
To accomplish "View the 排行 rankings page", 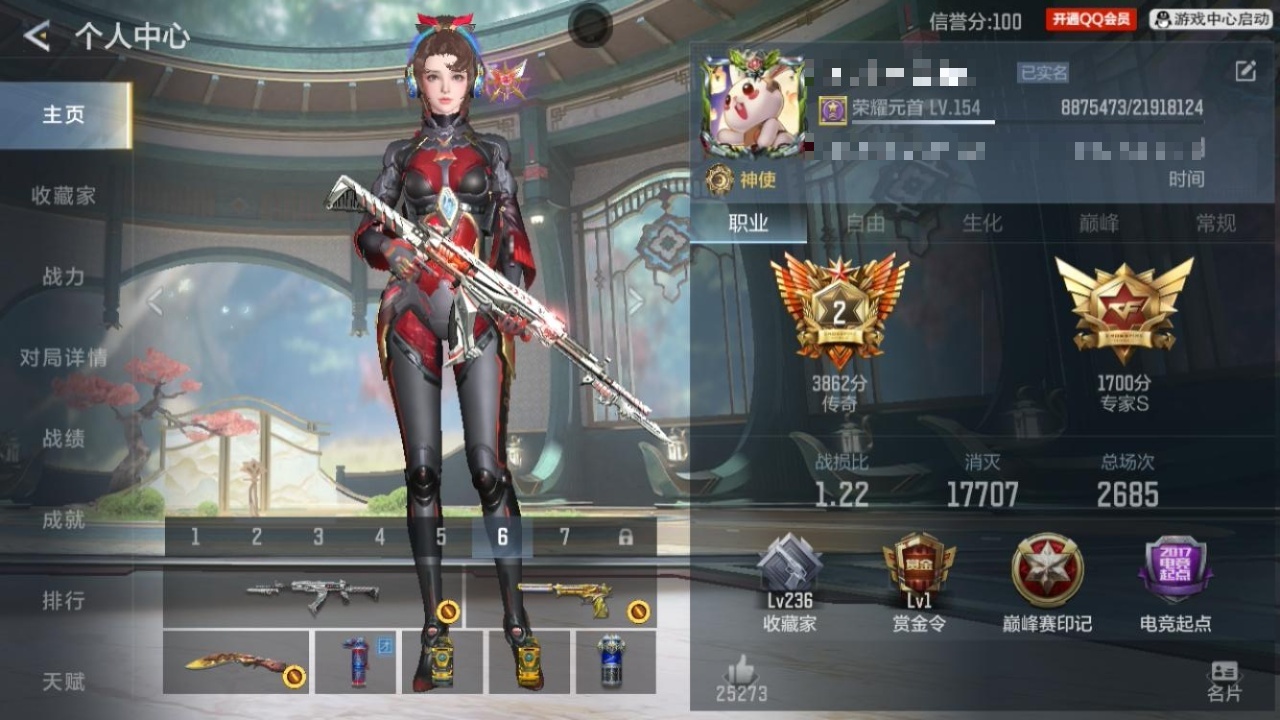I will click(64, 601).
